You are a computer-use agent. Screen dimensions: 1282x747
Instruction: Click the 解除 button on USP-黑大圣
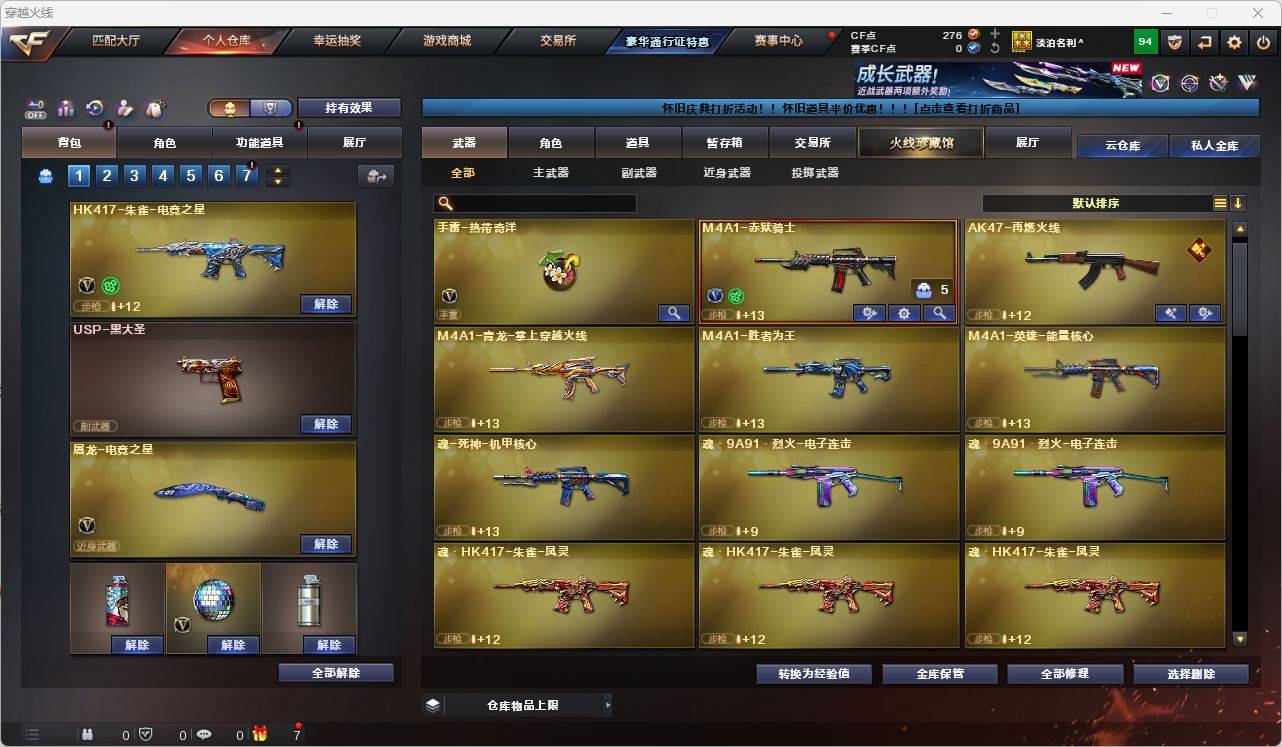coord(326,424)
